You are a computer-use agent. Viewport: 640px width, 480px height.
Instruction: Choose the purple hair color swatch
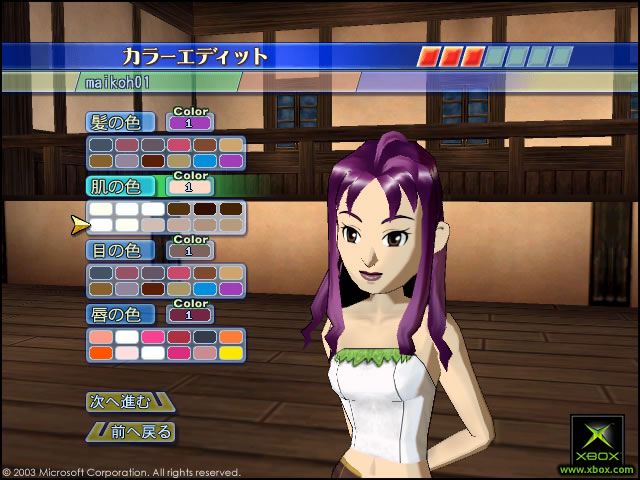tap(231, 160)
